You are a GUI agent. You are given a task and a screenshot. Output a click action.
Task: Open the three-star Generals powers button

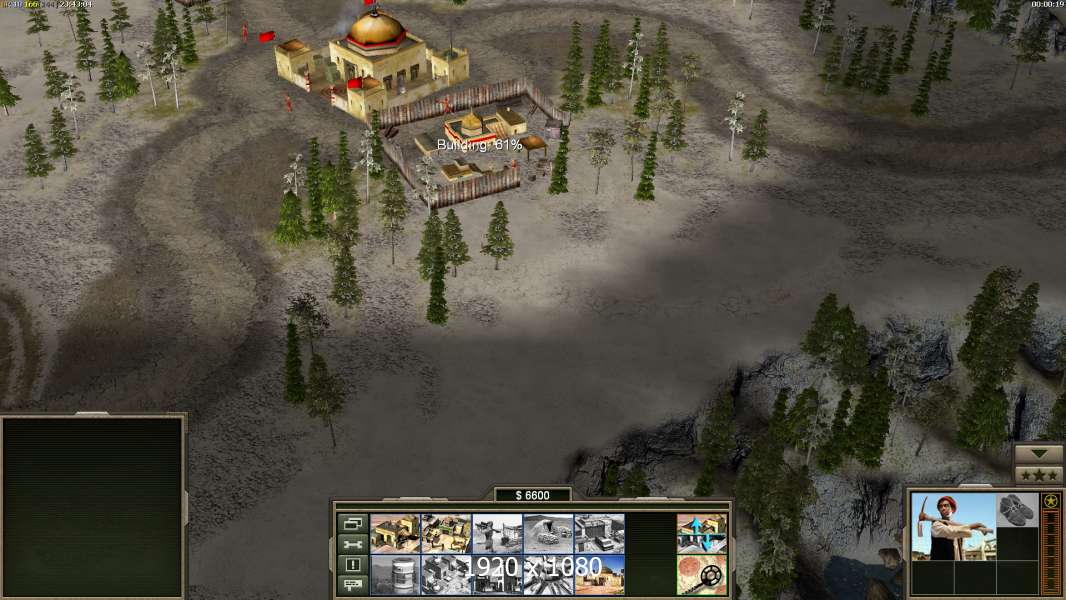click(1038, 474)
